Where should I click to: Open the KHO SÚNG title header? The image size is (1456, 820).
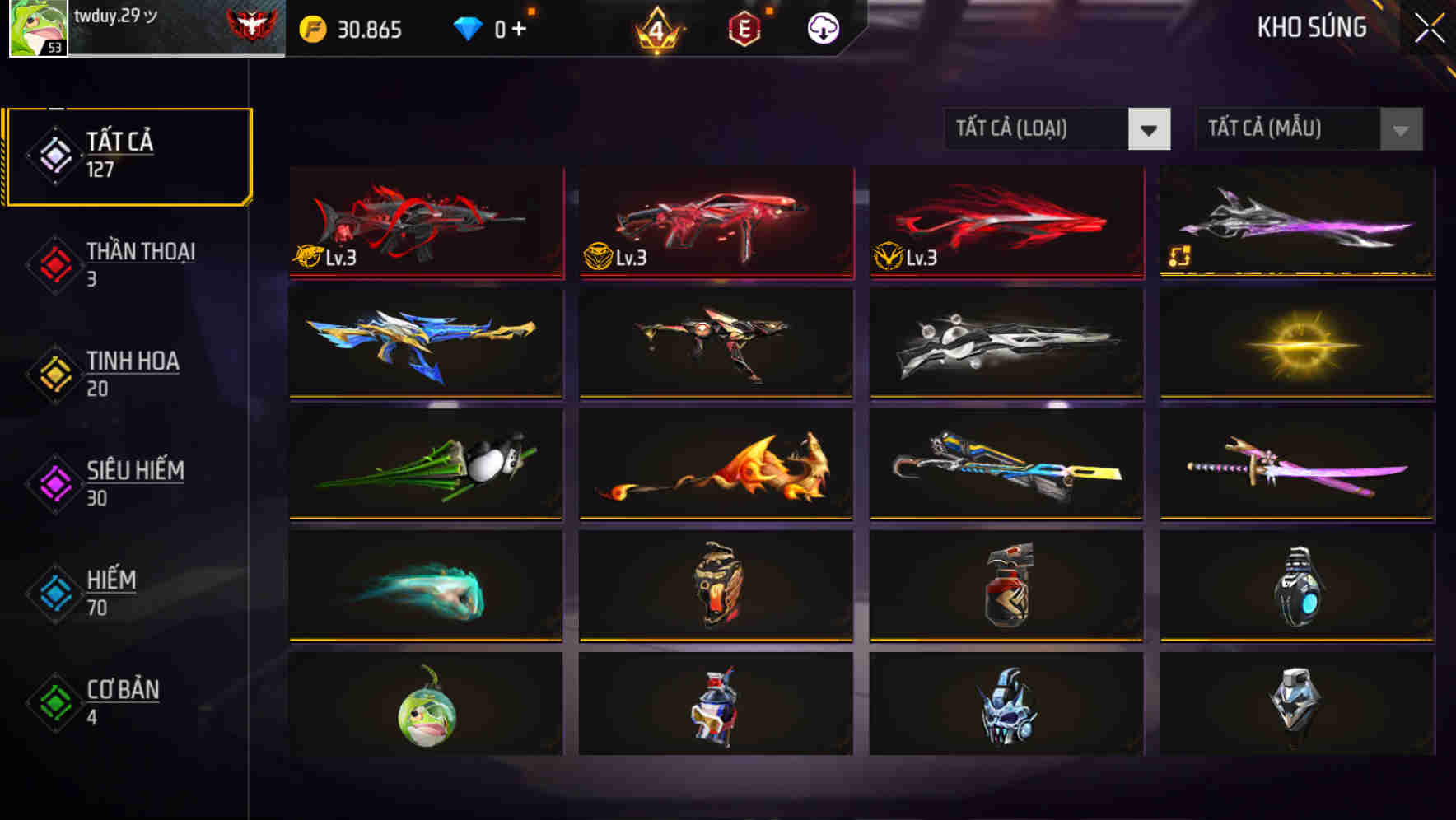pyautogui.click(x=1312, y=27)
